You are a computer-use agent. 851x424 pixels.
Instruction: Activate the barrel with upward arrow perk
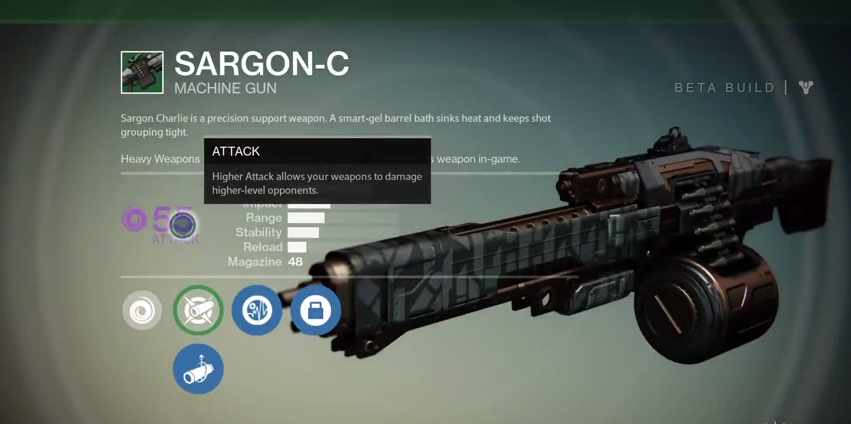pyautogui.click(x=198, y=369)
